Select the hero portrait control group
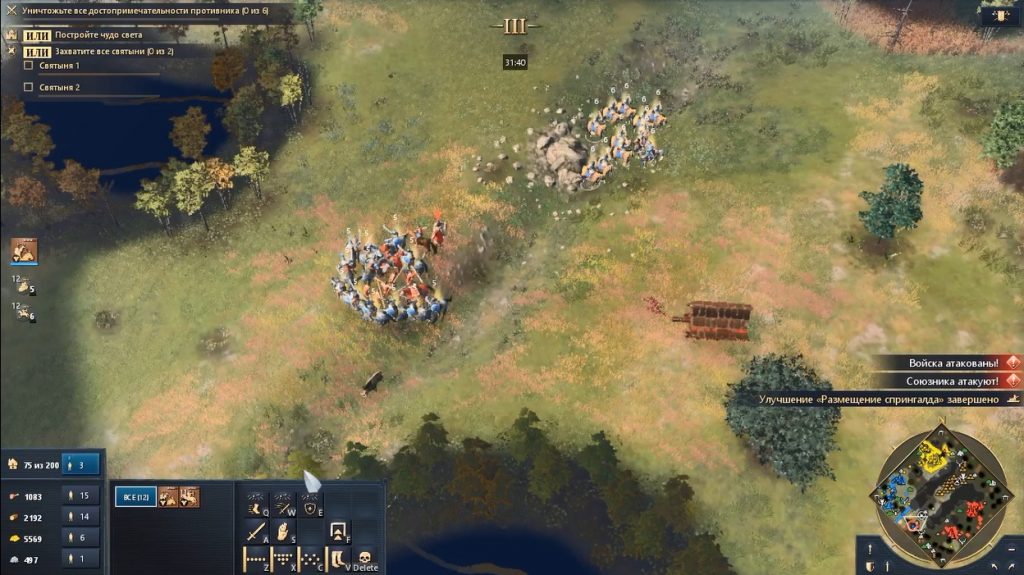Screen dimensions: 1024x575 coord(24,251)
